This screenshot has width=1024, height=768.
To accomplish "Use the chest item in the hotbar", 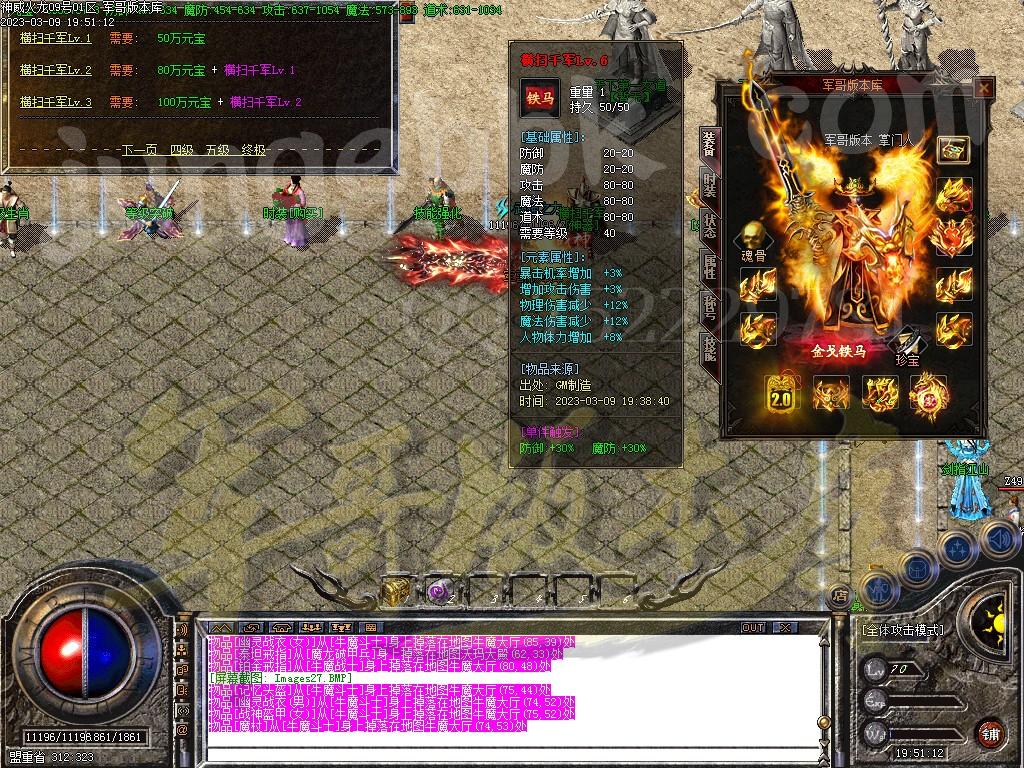I will coord(396,591).
